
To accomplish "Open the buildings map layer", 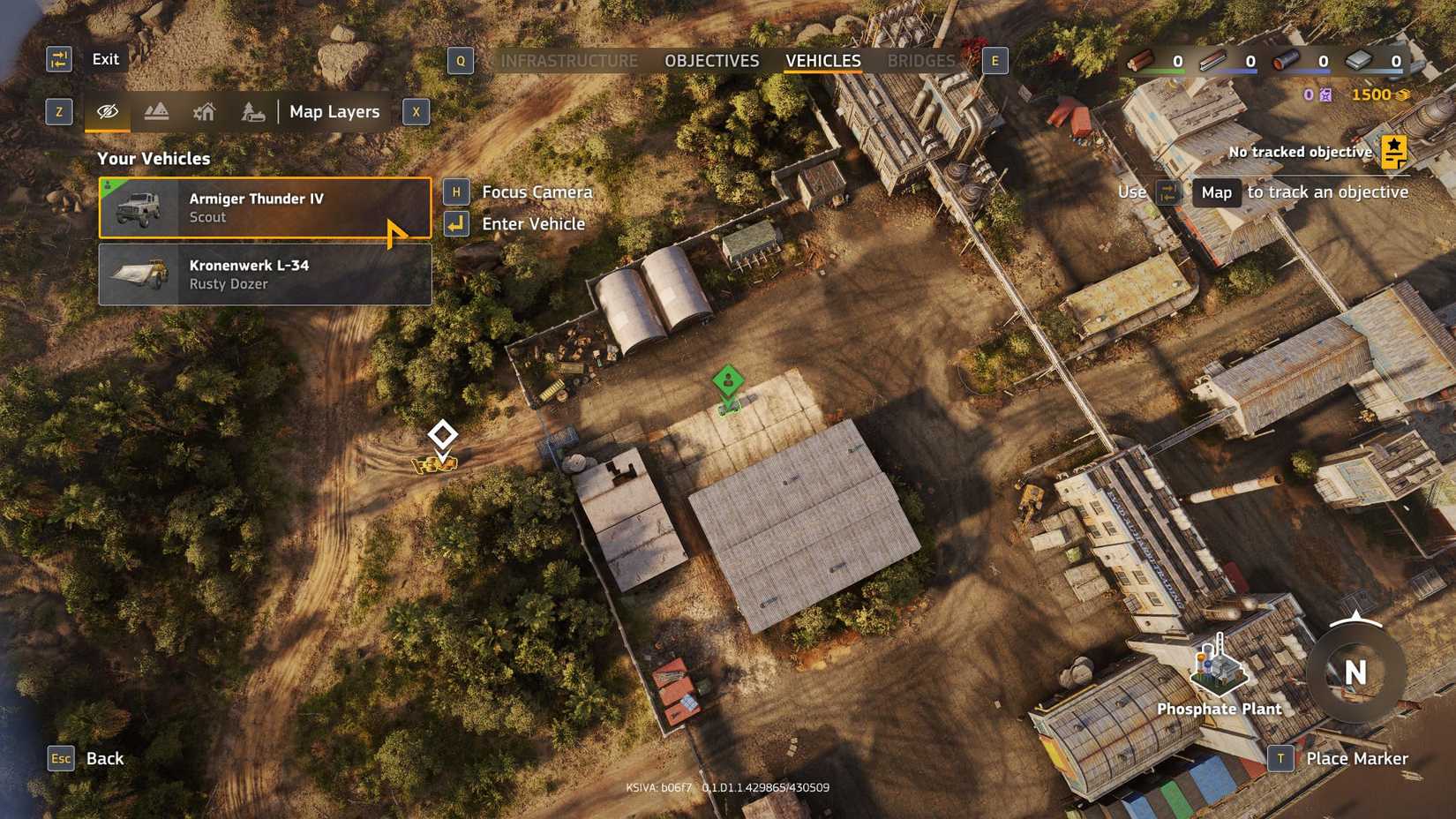I will click(x=204, y=111).
